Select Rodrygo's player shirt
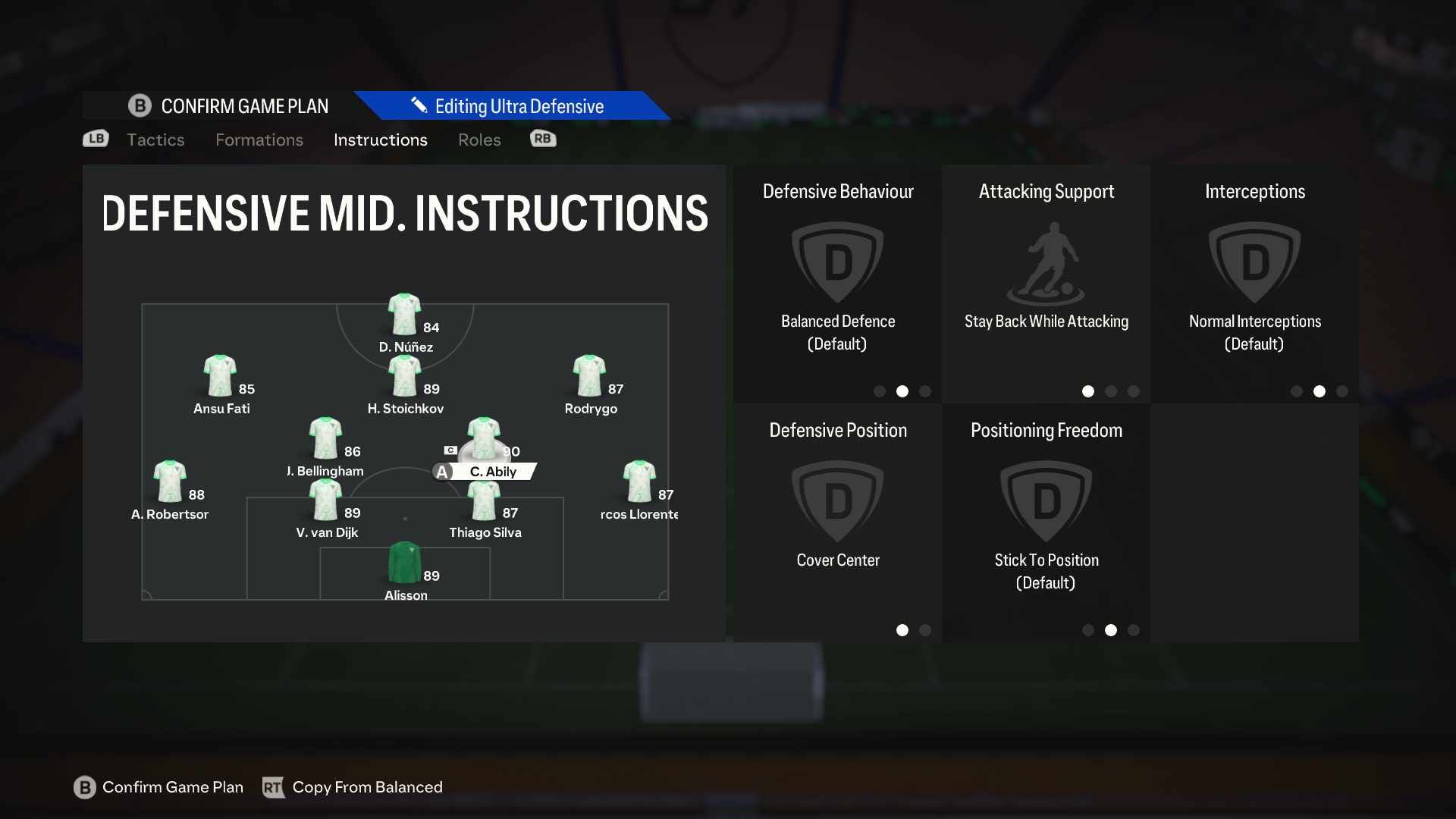This screenshot has width=1456, height=819. coord(591,375)
